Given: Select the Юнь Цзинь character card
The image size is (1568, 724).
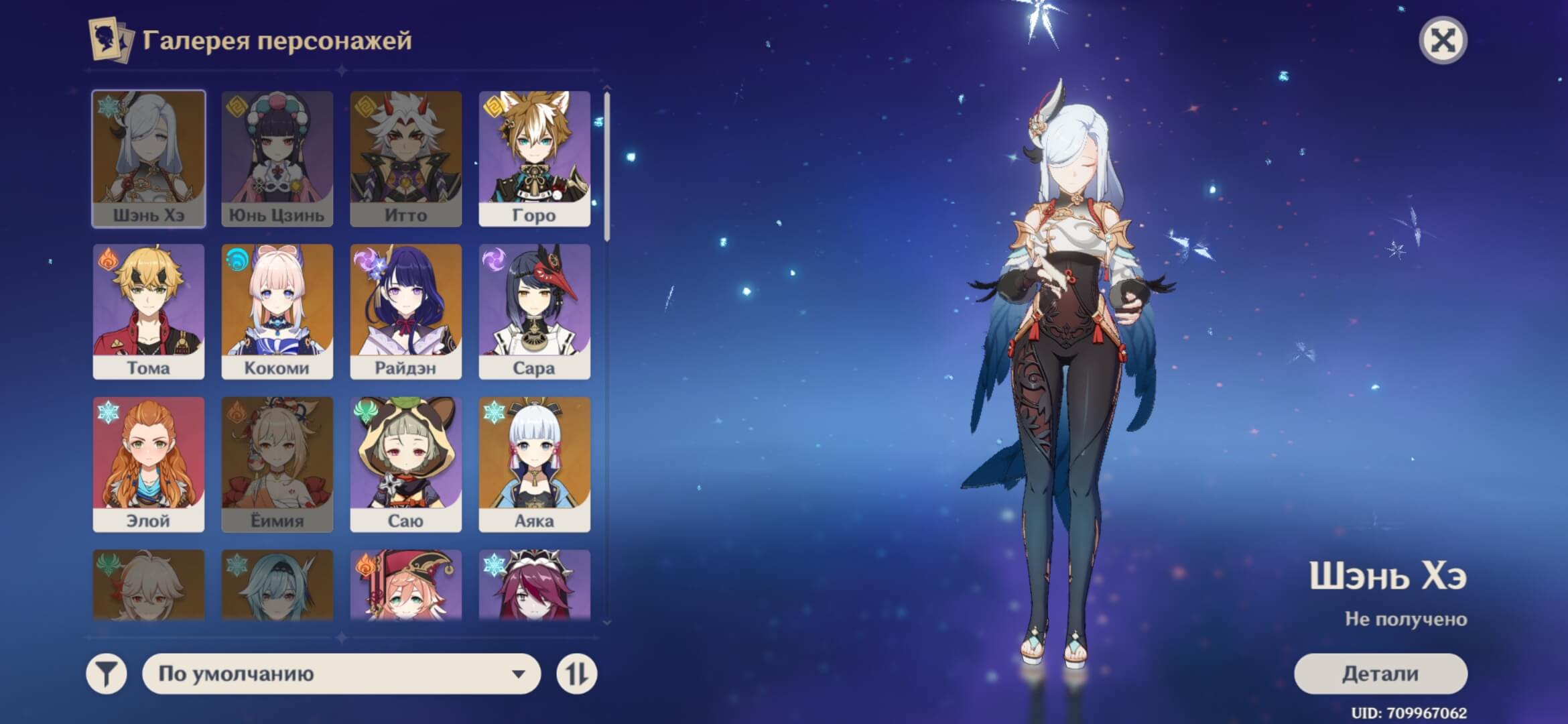Looking at the screenshot, I should (x=277, y=159).
